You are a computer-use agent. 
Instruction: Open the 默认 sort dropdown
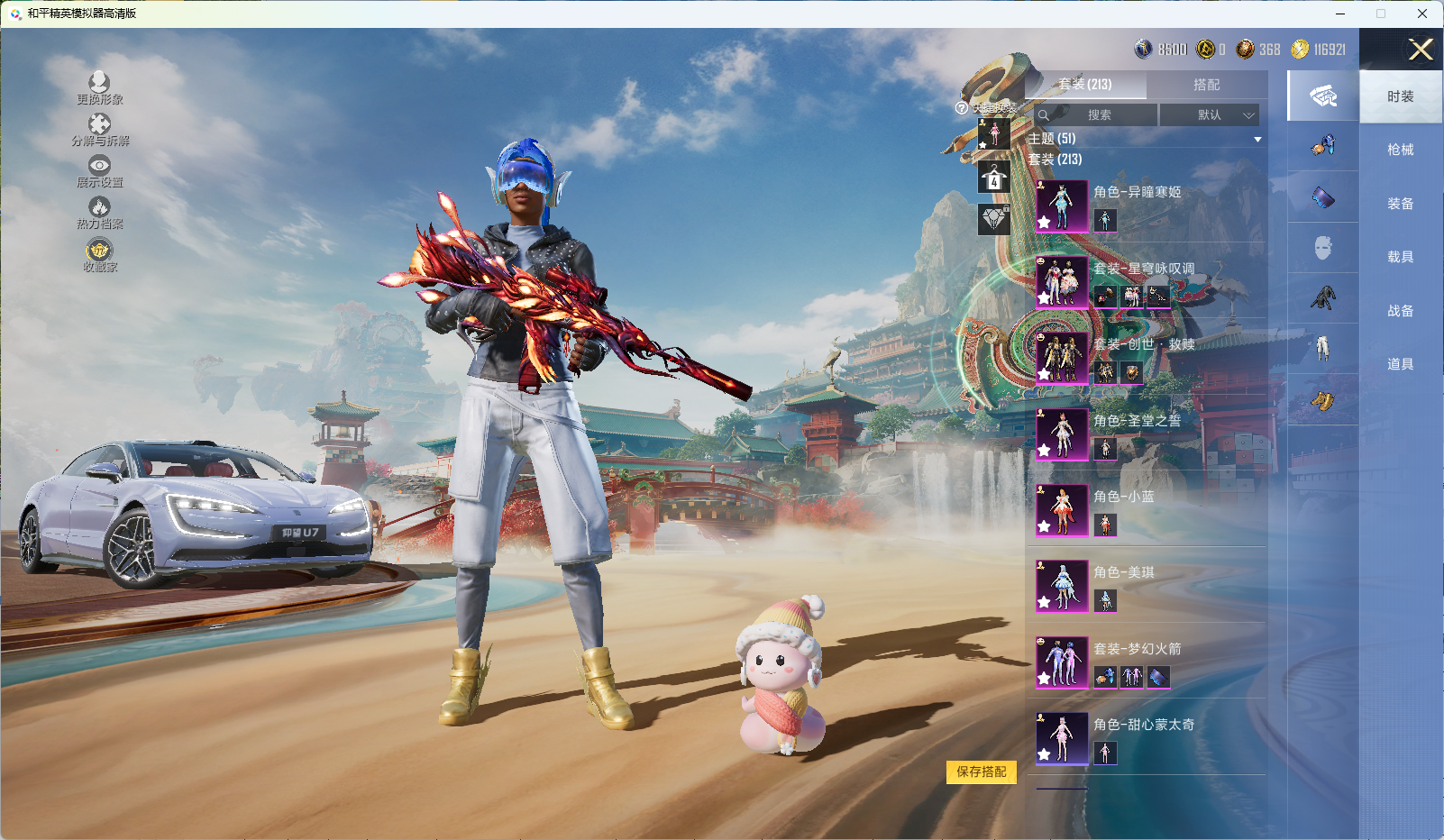pyautogui.click(x=1209, y=115)
